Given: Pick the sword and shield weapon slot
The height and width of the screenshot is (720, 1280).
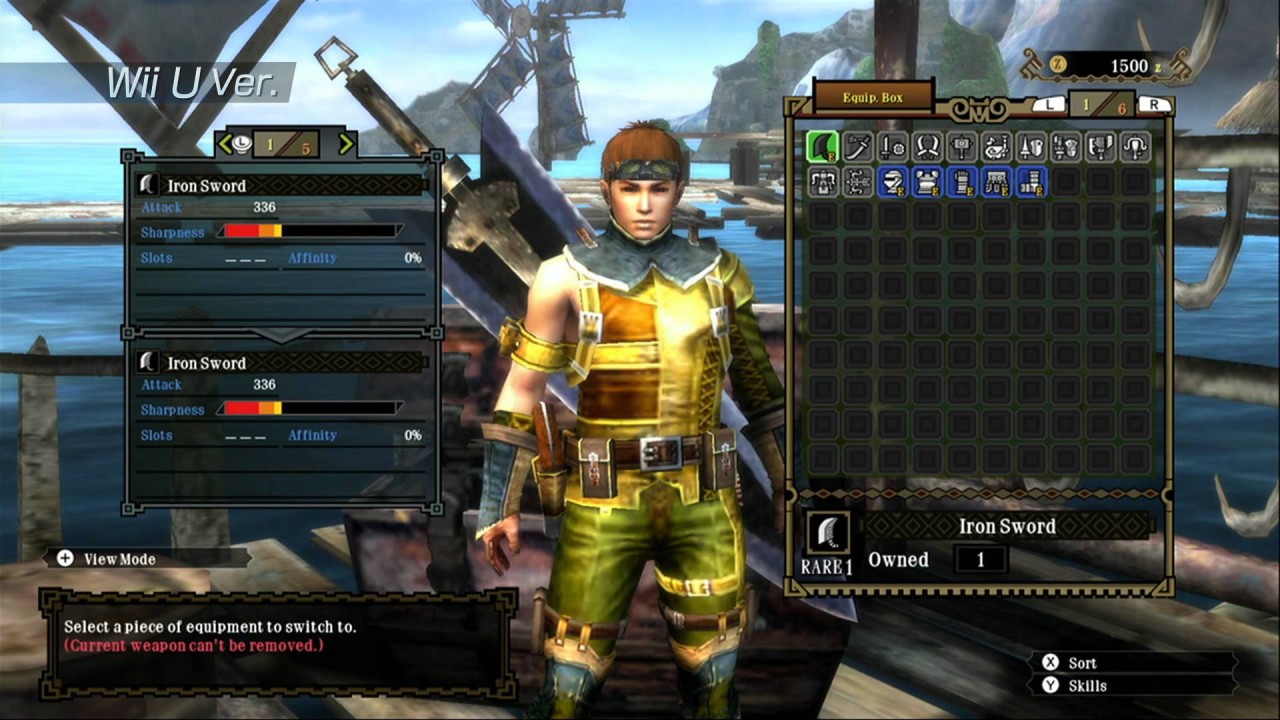Looking at the screenshot, I should (x=893, y=147).
